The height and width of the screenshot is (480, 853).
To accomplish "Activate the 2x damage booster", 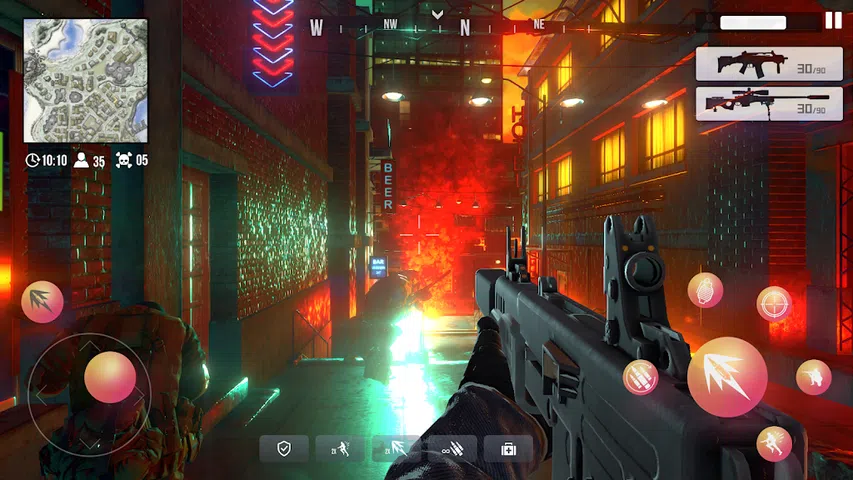I will coord(396,448).
